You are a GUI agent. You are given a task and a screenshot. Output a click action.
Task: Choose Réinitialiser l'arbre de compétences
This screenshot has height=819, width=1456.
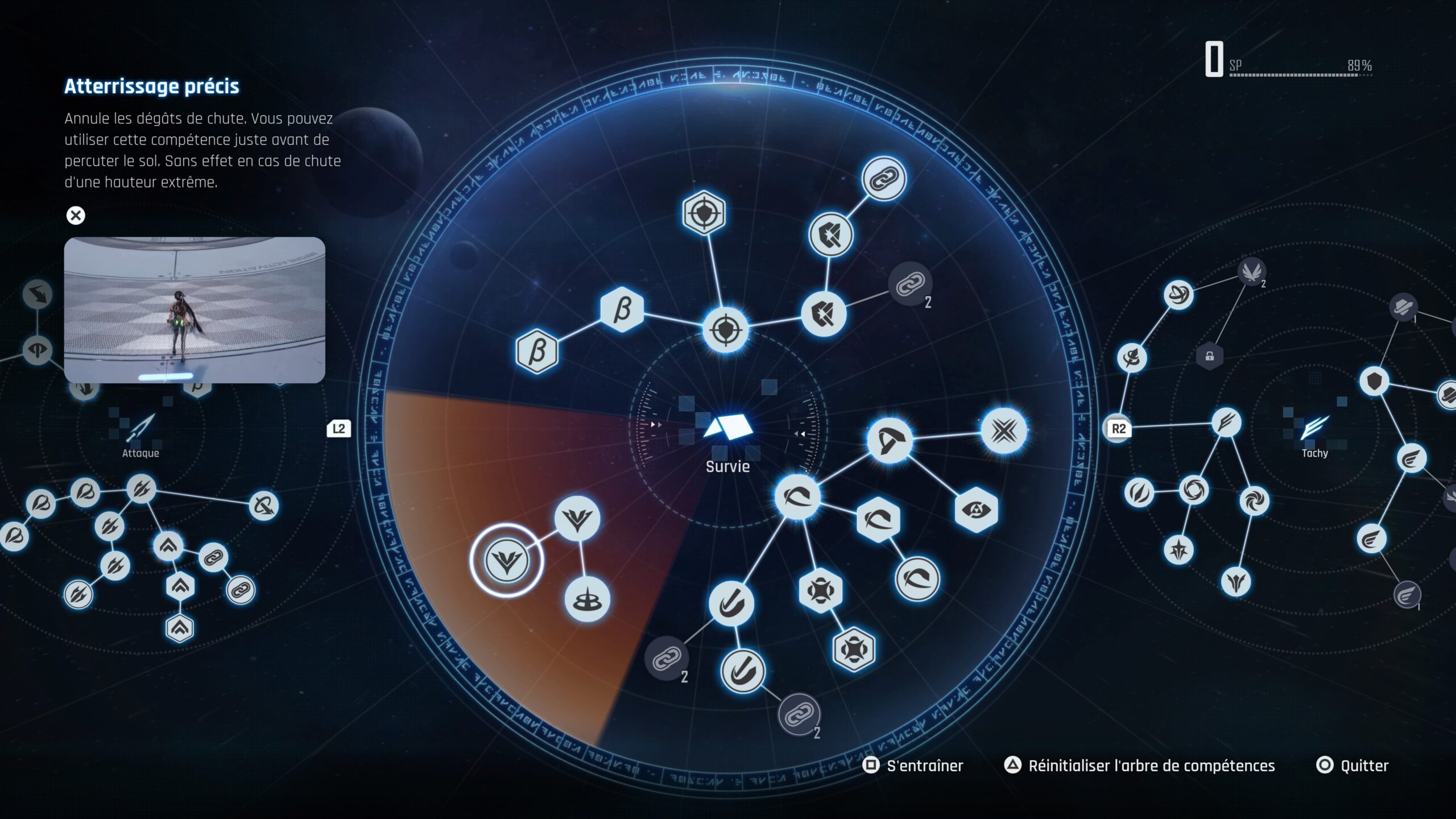tap(1140, 766)
